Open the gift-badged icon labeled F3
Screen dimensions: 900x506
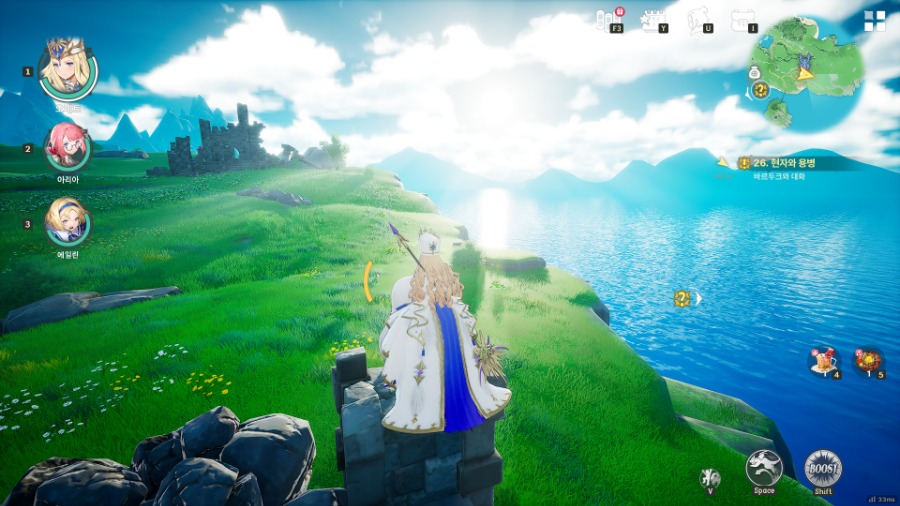coord(610,18)
